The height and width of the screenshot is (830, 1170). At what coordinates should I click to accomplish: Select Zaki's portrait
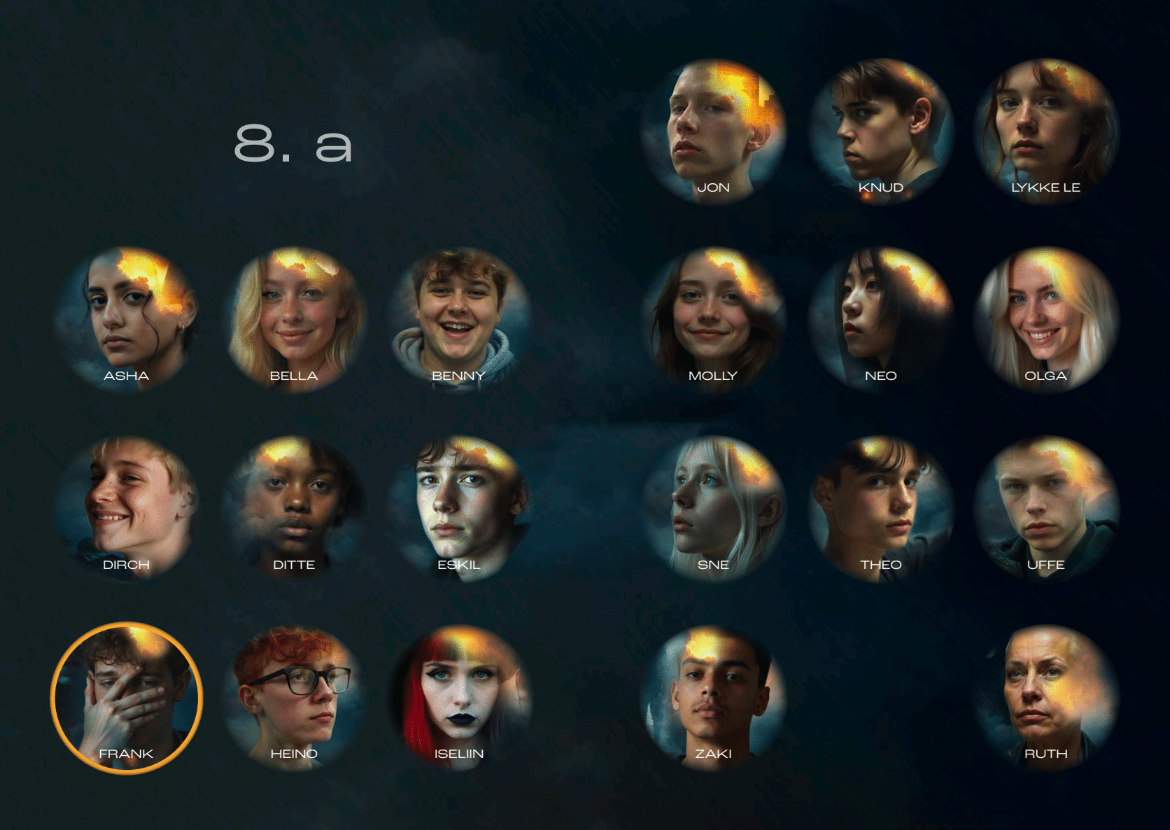click(x=713, y=697)
